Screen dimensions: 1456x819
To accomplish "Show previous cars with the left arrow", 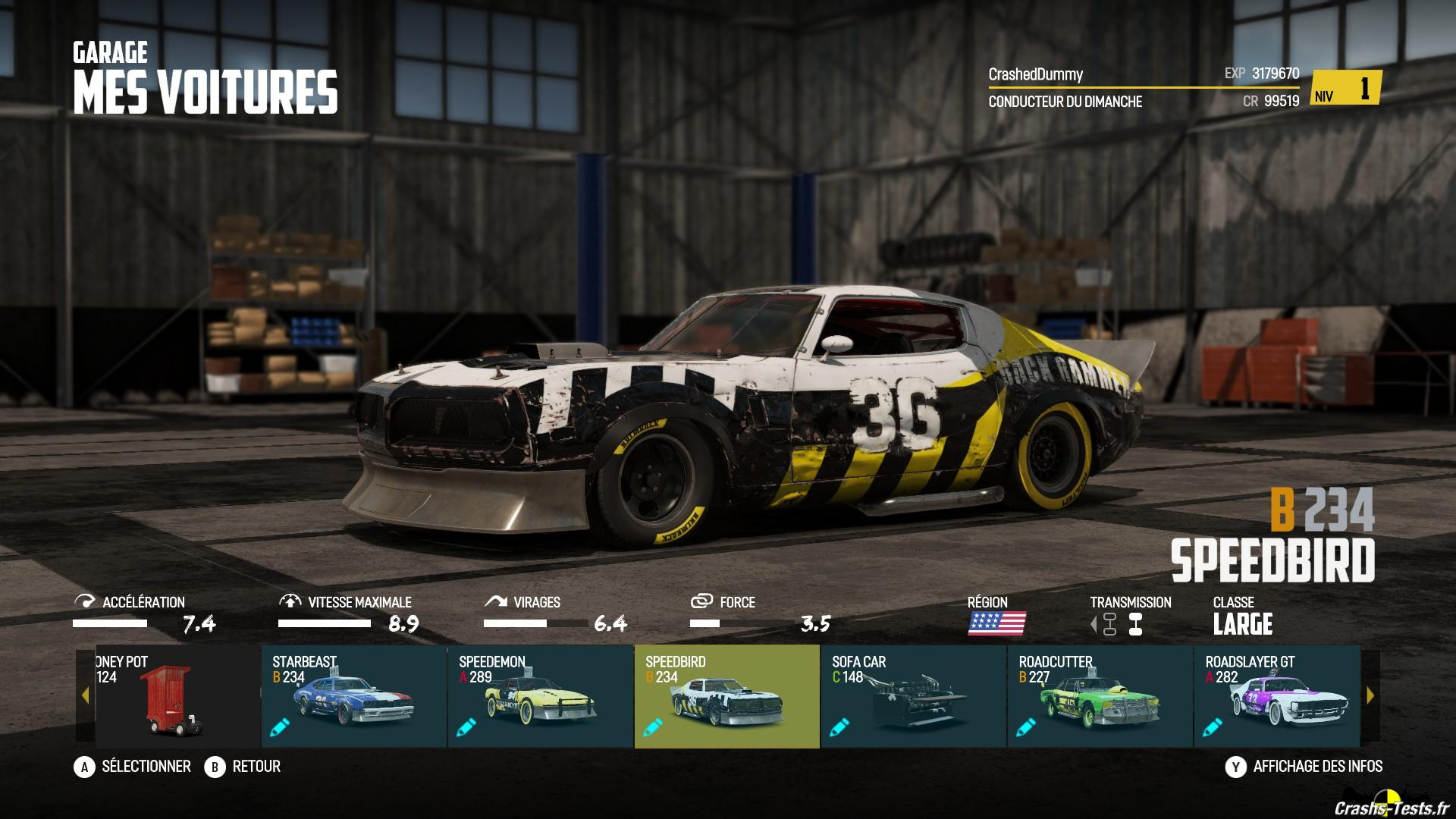I will tap(85, 695).
